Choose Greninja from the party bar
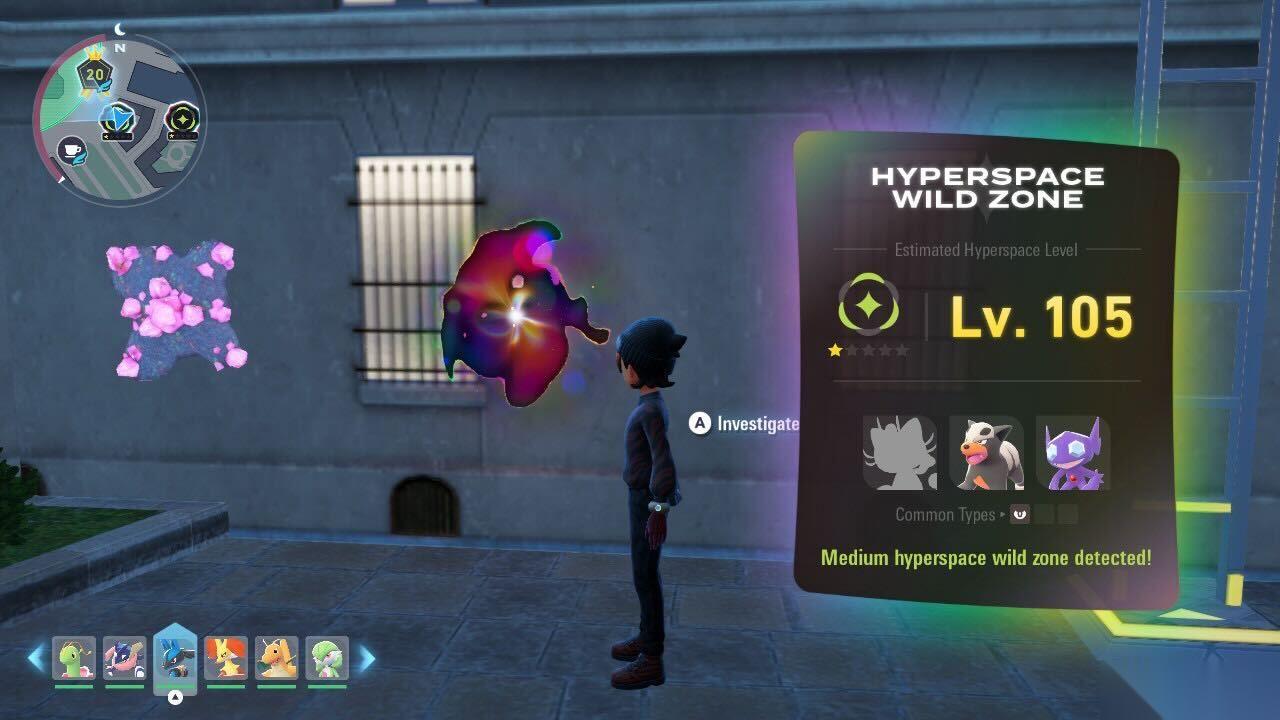The image size is (1280, 720). pos(125,658)
